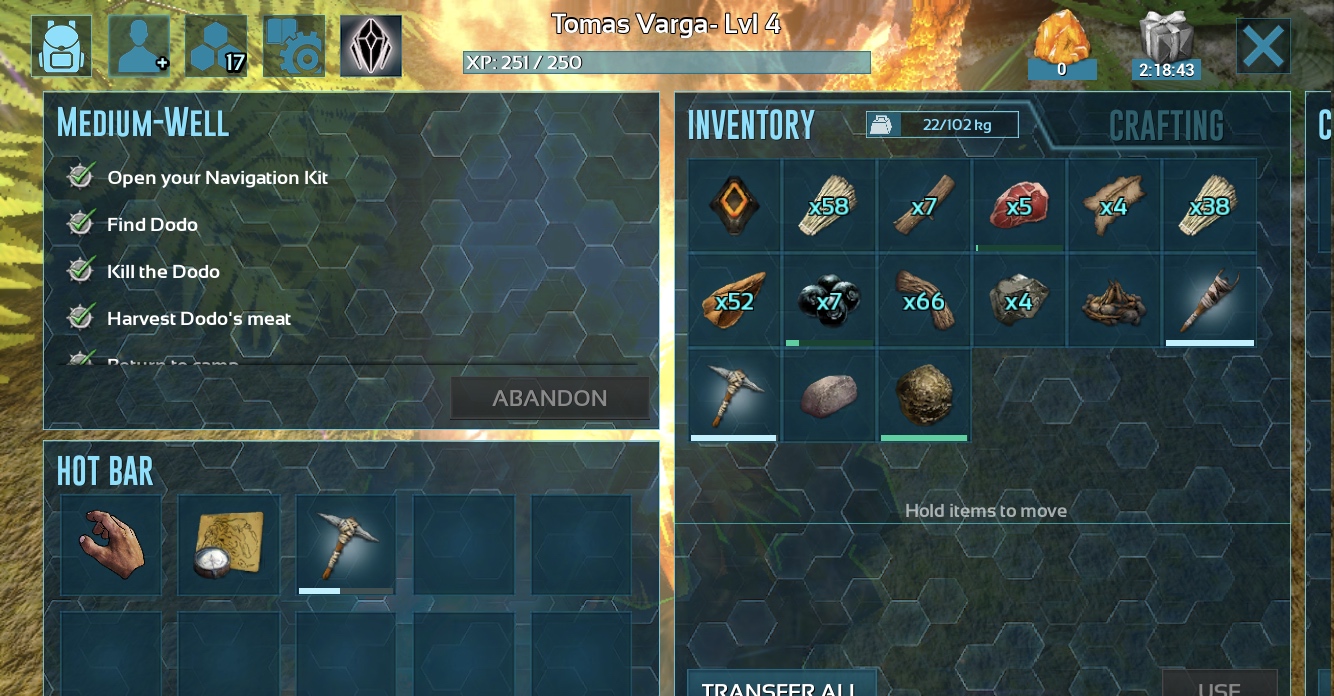Choose the x58 thatch bundle in inventory
The height and width of the screenshot is (696, 1334).
coord(828,206)
